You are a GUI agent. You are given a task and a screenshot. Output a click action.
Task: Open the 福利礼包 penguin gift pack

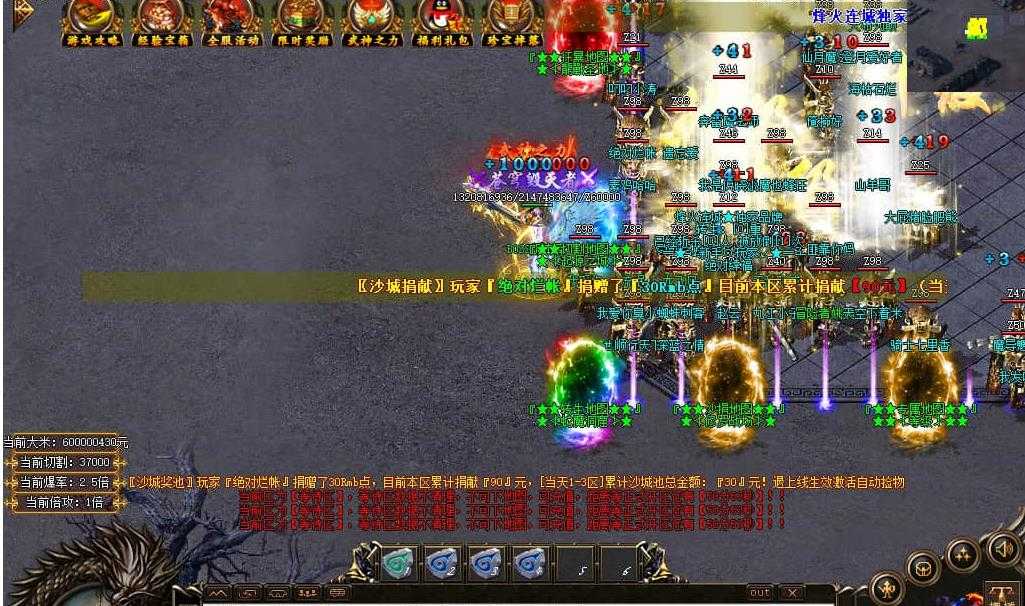[440, 20]
